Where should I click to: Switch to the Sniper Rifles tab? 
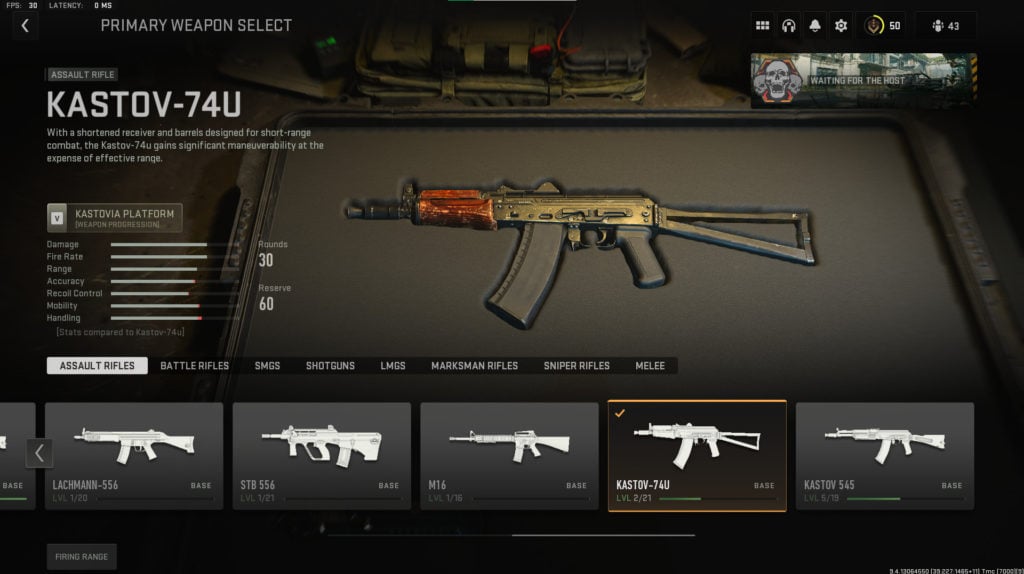576,366
